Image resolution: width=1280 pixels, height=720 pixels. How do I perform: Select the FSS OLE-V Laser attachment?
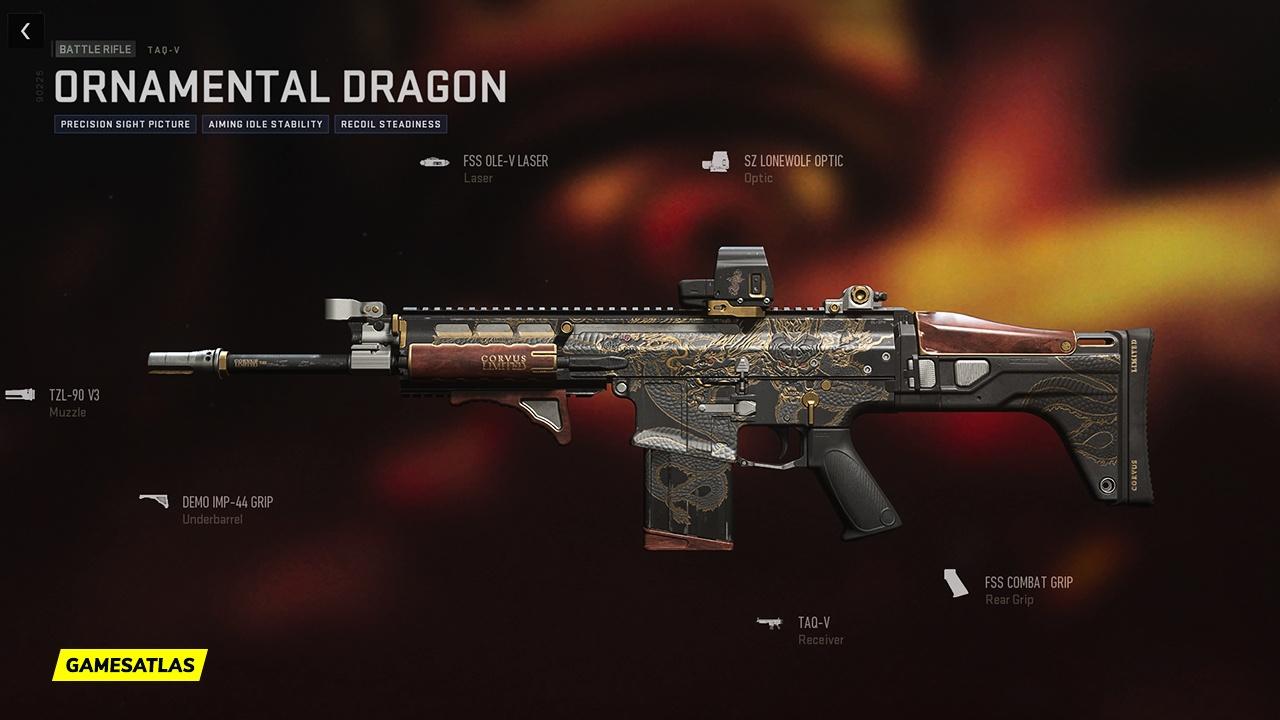click(504, 161)
